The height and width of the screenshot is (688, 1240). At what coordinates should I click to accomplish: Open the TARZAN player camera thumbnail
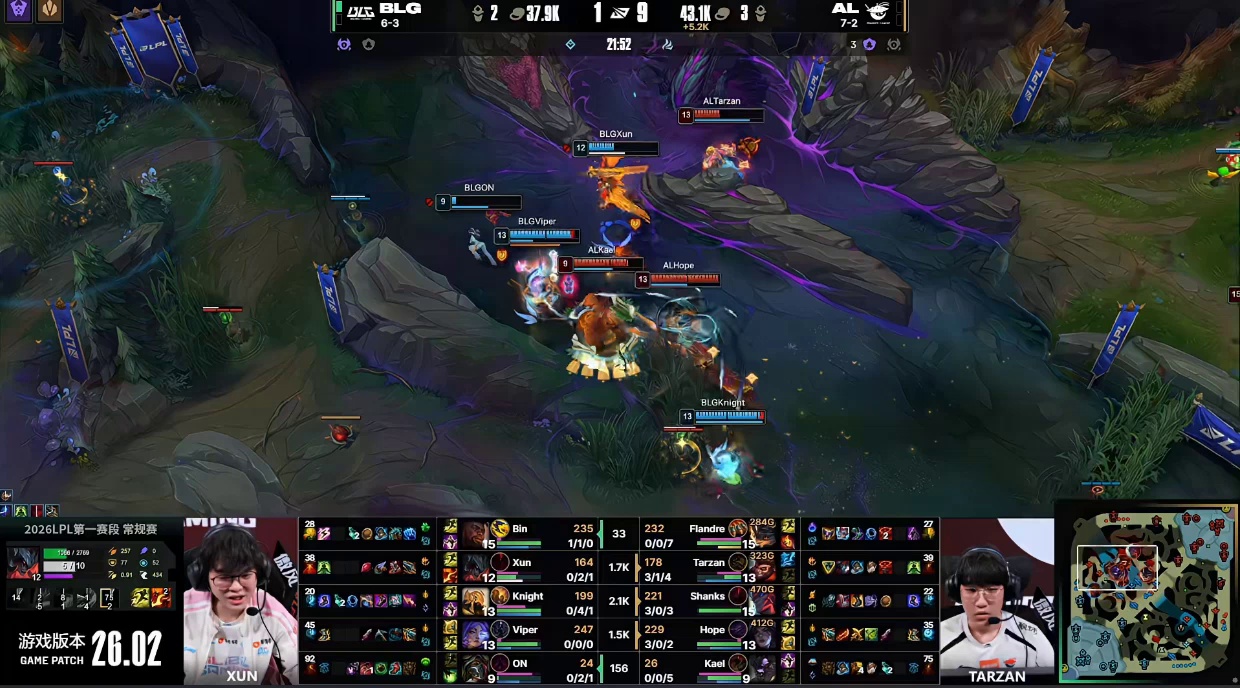coord(996,600)
